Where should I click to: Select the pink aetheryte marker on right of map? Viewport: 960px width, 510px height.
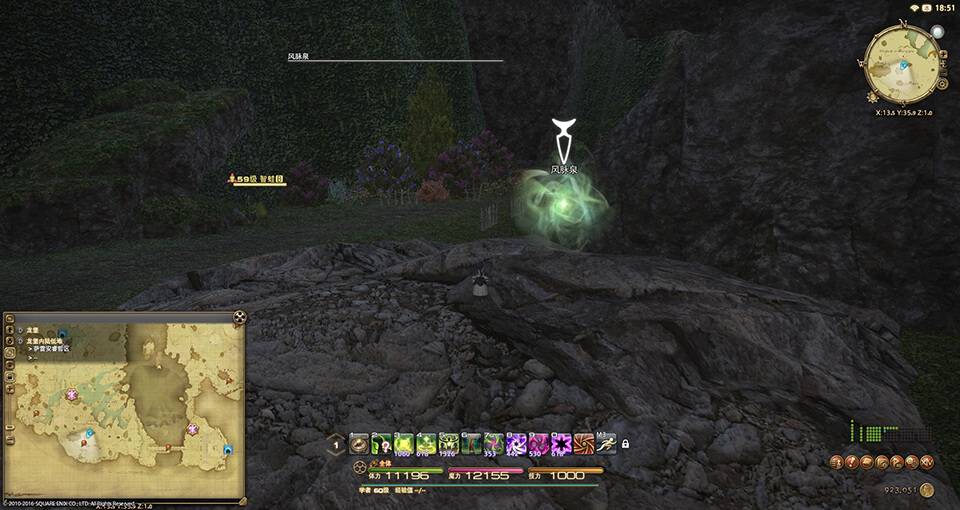[x=193, y=429]
